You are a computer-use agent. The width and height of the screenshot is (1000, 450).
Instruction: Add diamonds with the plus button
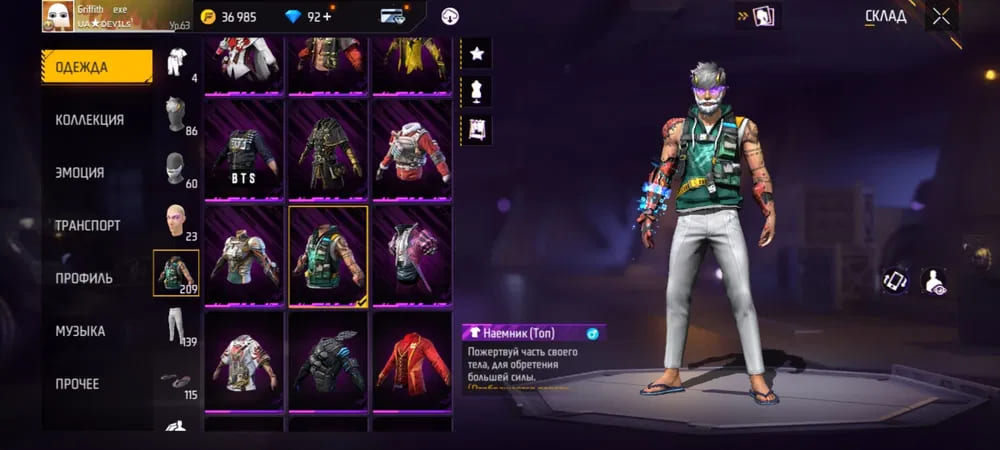tap(327, 16)
